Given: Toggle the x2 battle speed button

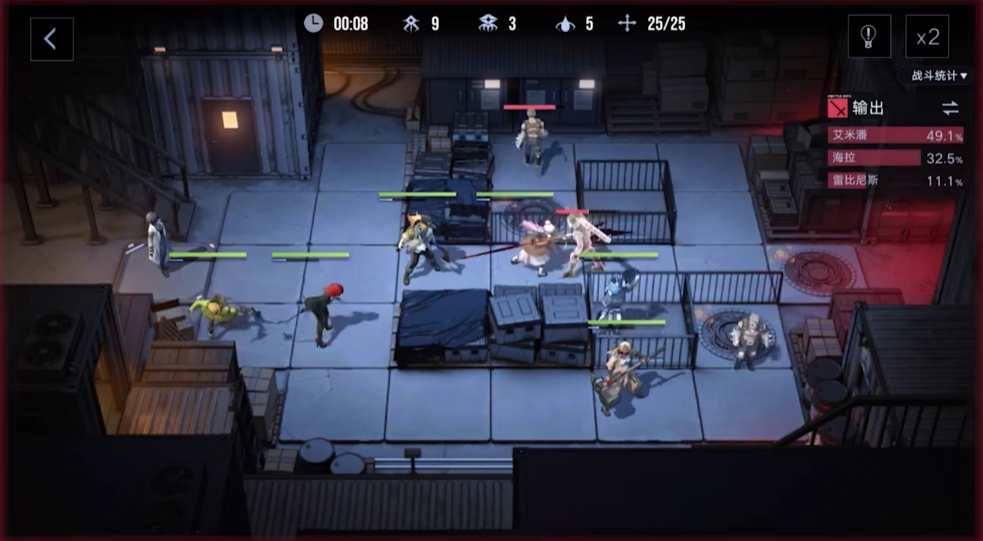Looking at the screenshot, I should tap(927, 38).
